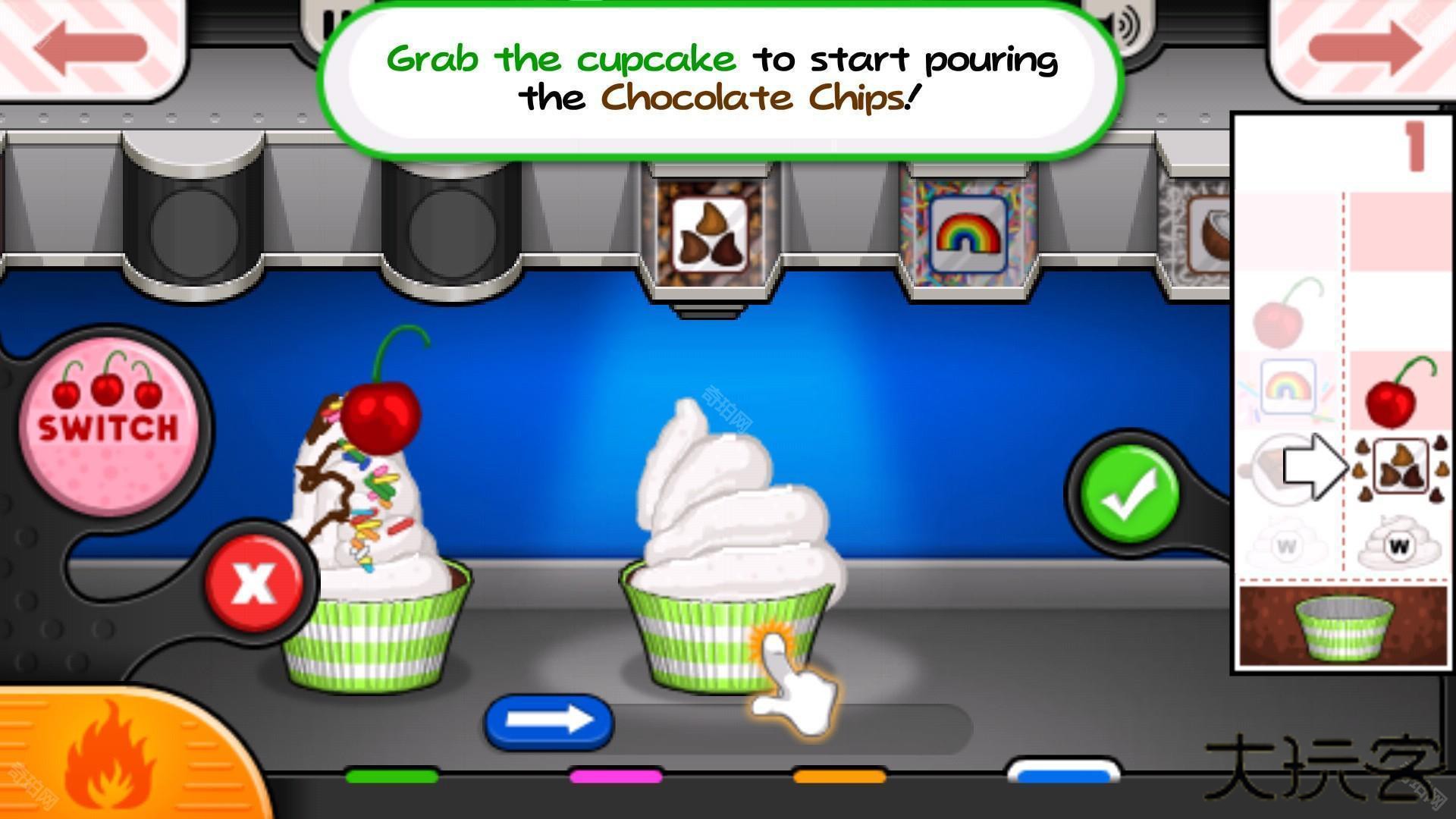This screenshot has height=819, width=1456.
Task: Select the pink station tab
Action: (615, 776)
